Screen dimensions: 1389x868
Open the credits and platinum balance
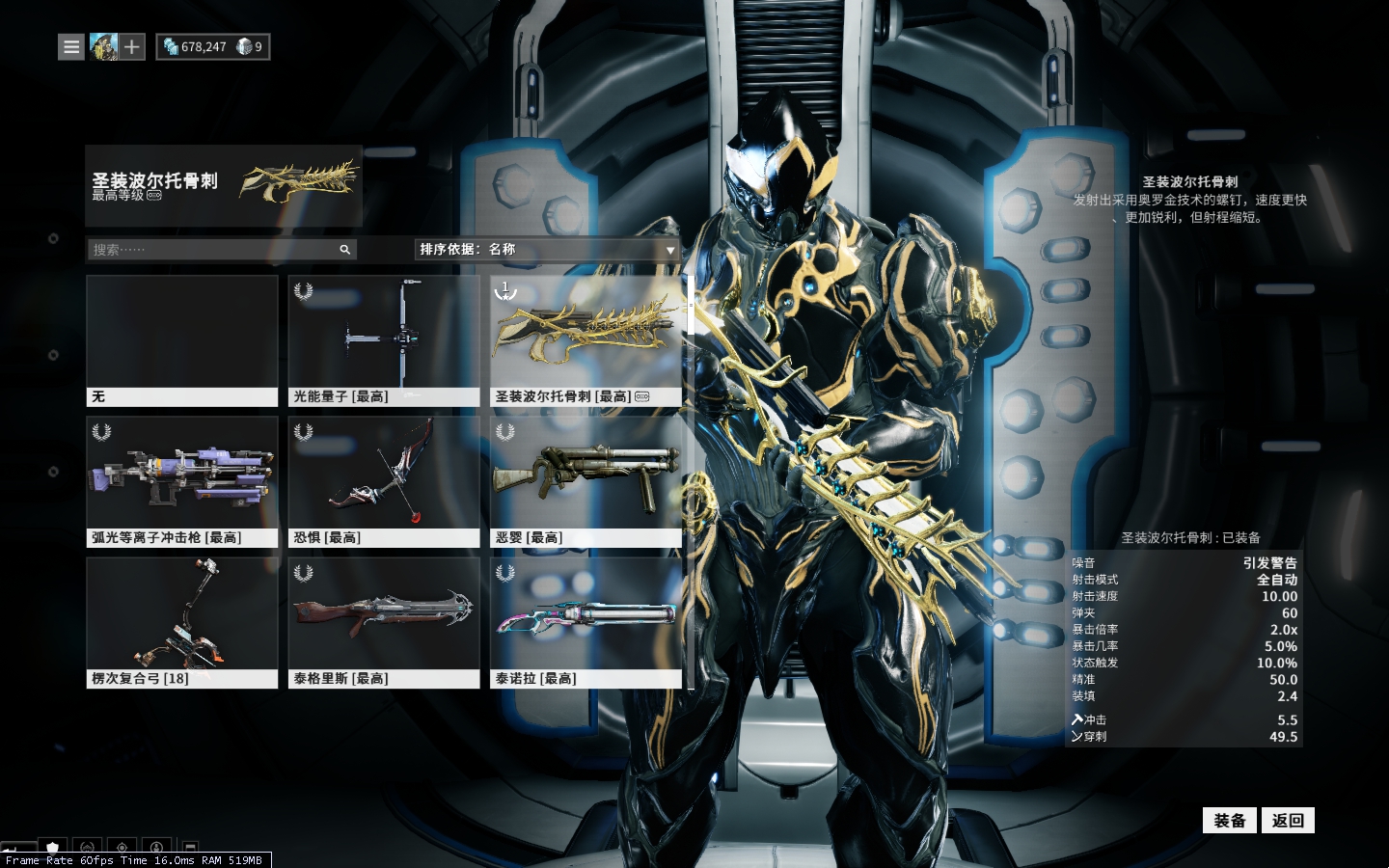coord(213,46)
